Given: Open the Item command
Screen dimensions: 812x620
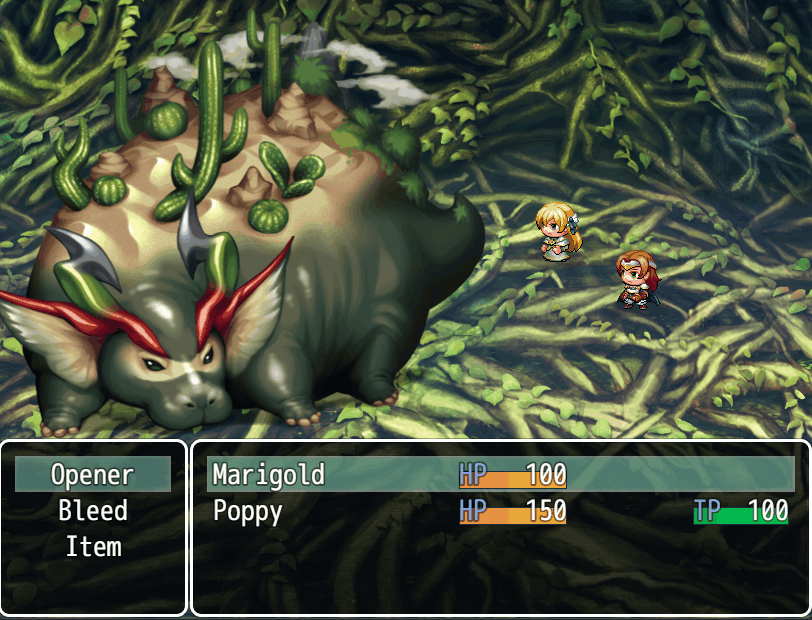Looking at the screenshot, I should pyautogui.click(x=93, y=547).
